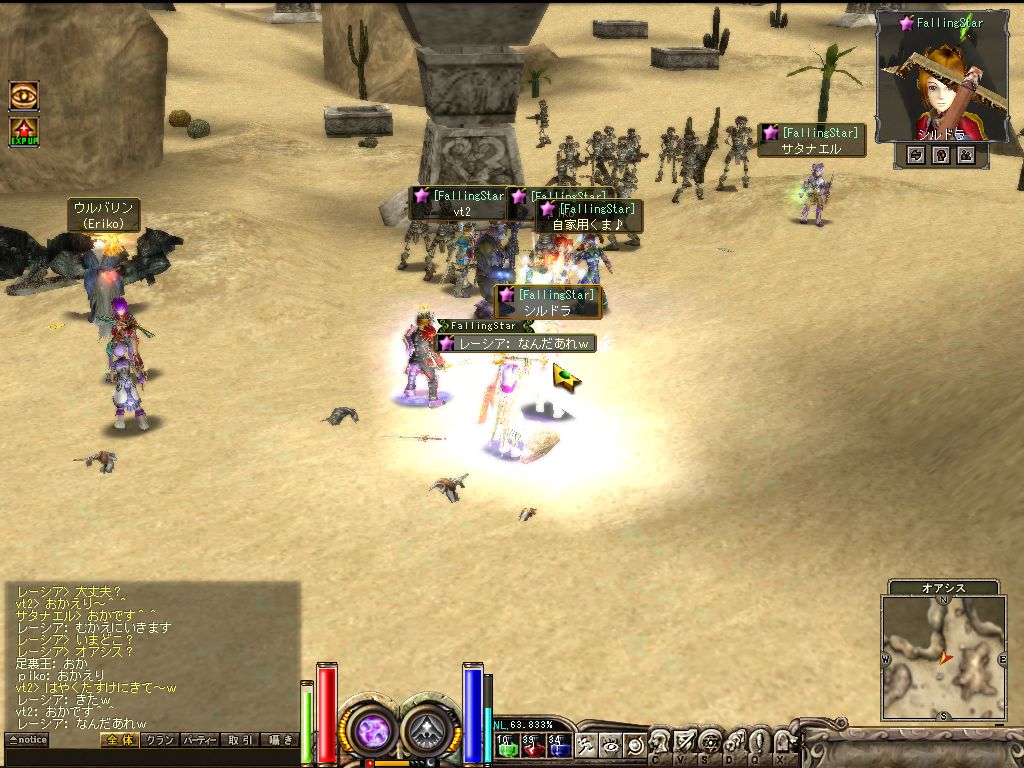Use the red health potion slot

(533, 744)
